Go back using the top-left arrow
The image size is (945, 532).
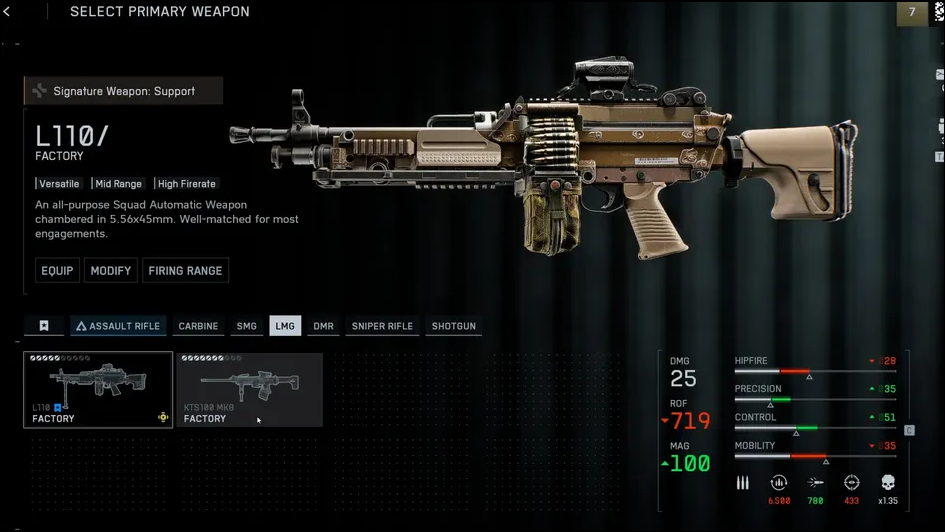point(8,12)
